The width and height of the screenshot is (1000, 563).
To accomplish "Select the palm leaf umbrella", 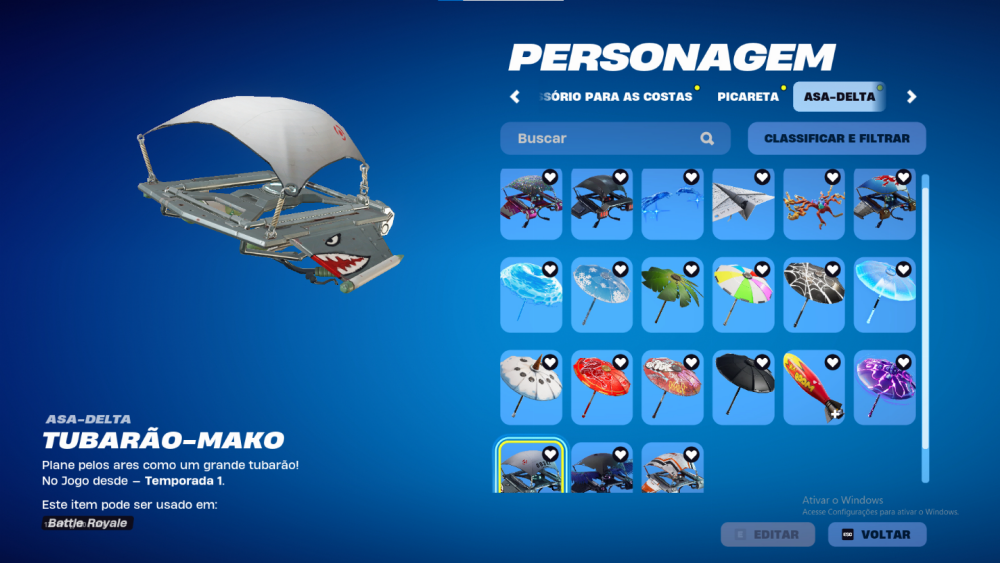I will pos(672,294).
